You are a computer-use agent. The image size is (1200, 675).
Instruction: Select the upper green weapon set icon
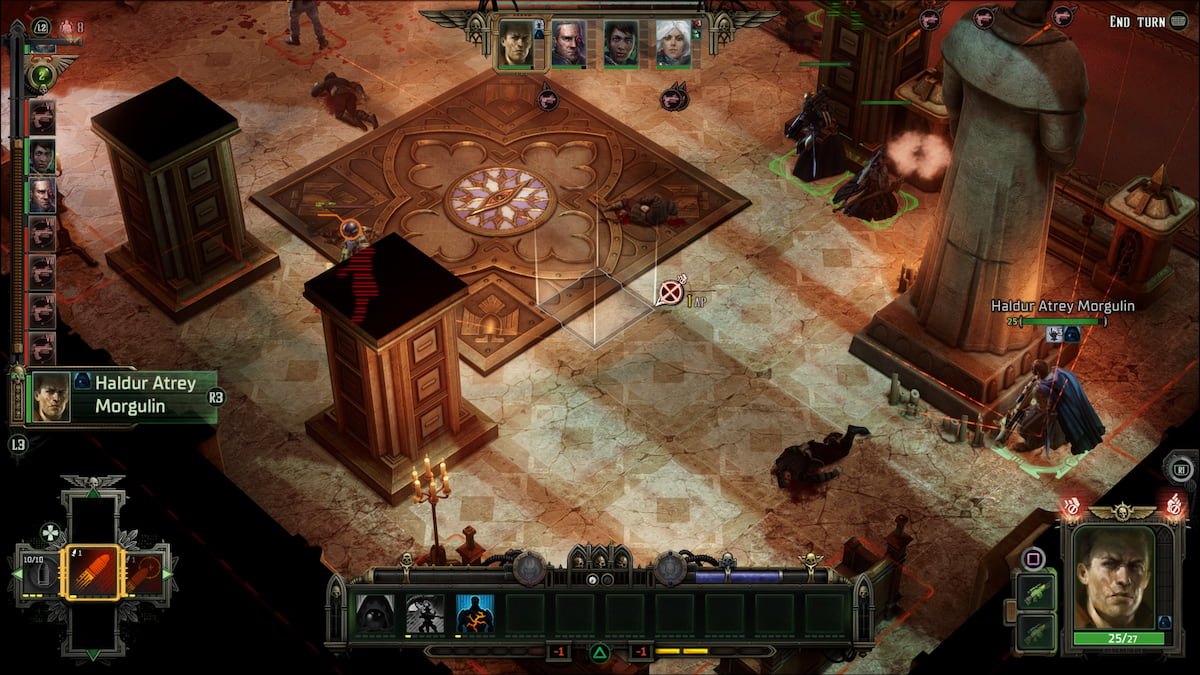pyautogui.click(x=1034, y=591)
